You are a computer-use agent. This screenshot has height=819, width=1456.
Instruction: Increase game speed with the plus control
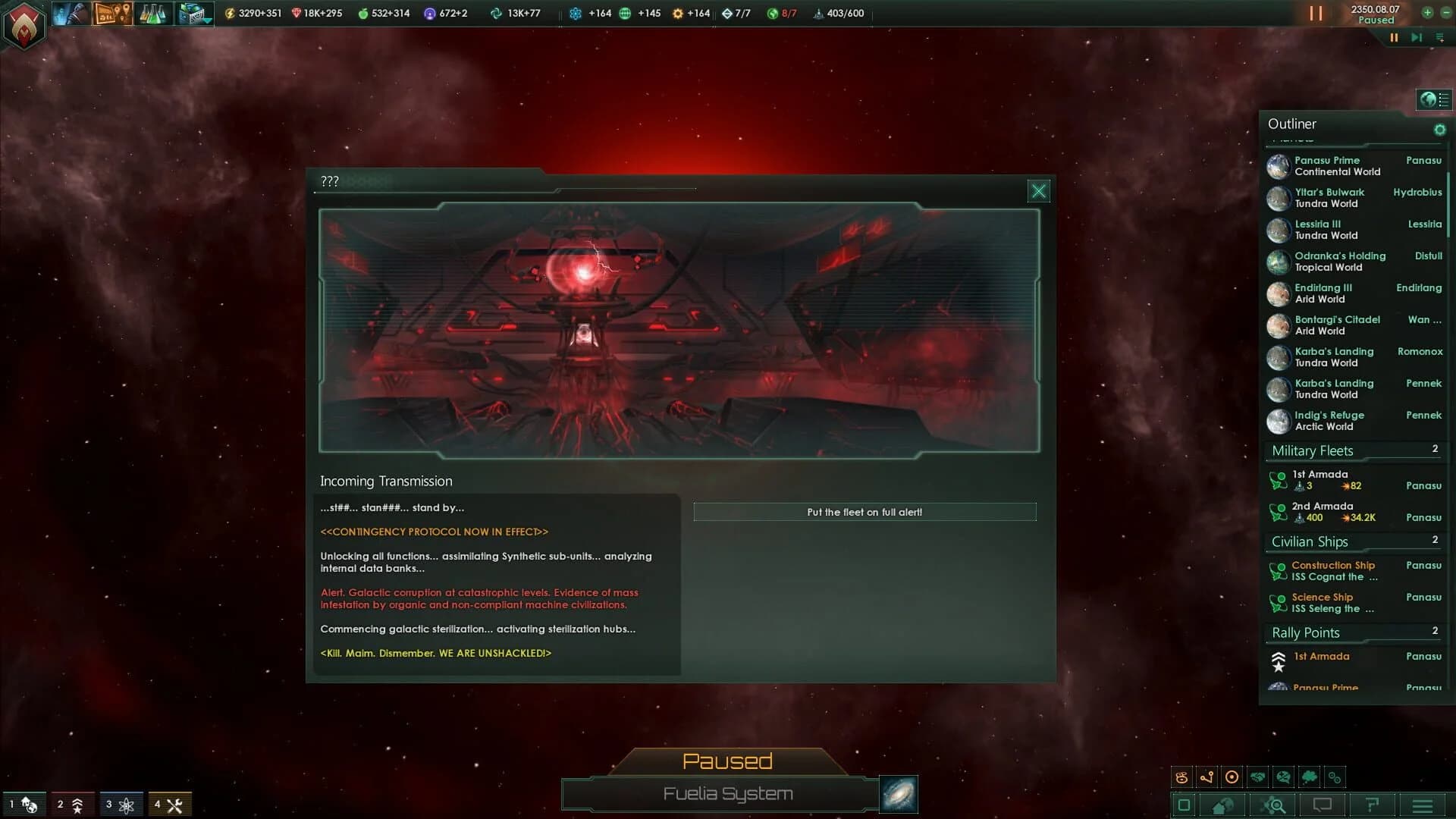coord(1426,13)
